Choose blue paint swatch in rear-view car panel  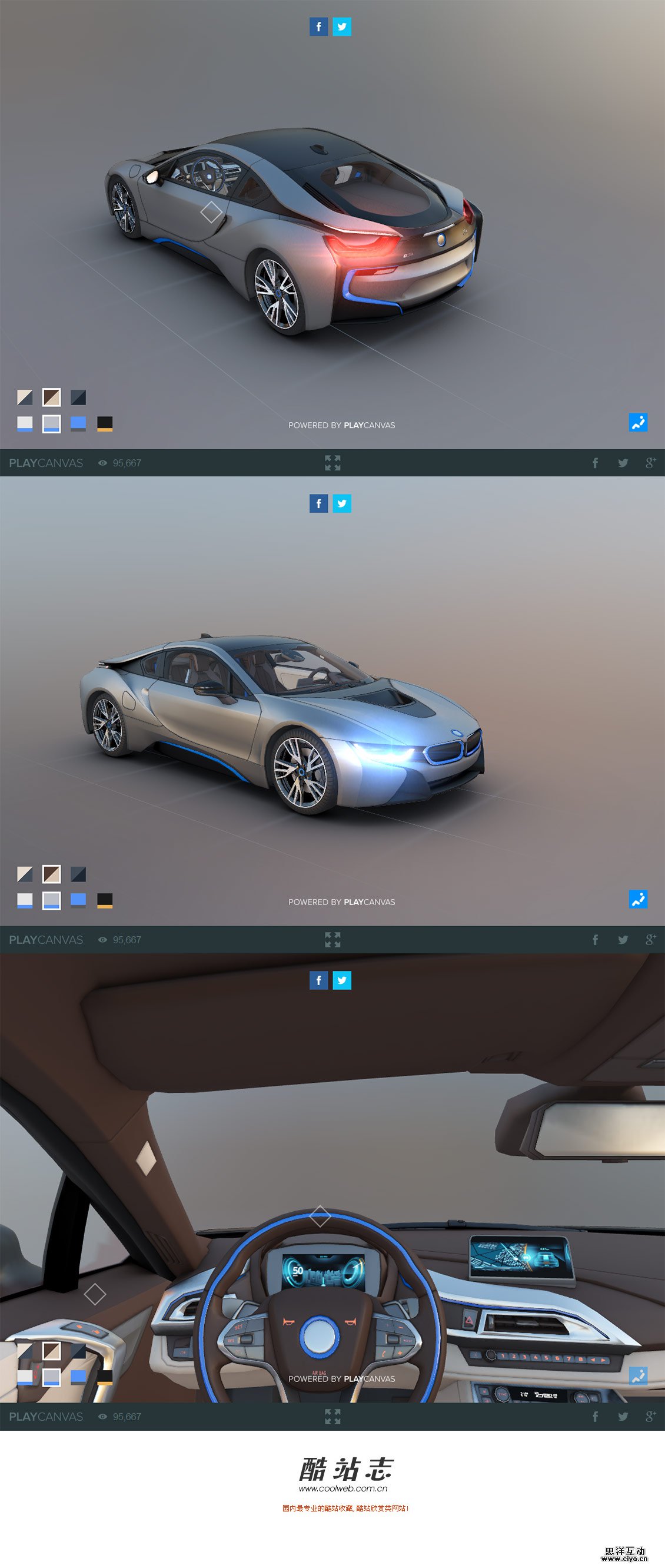coord(78,424)
